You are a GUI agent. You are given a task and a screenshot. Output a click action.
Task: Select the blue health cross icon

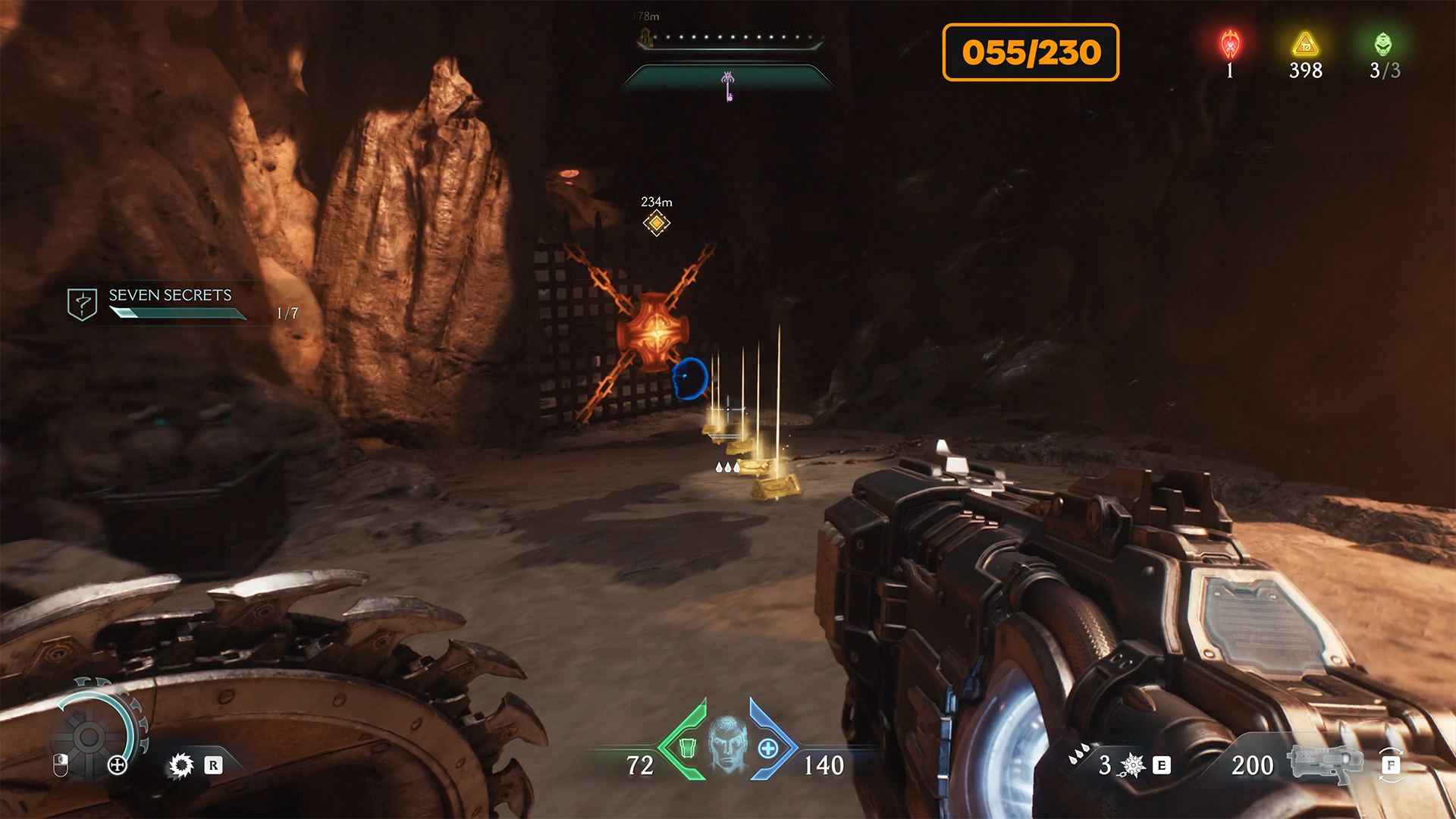pos(768,748)
